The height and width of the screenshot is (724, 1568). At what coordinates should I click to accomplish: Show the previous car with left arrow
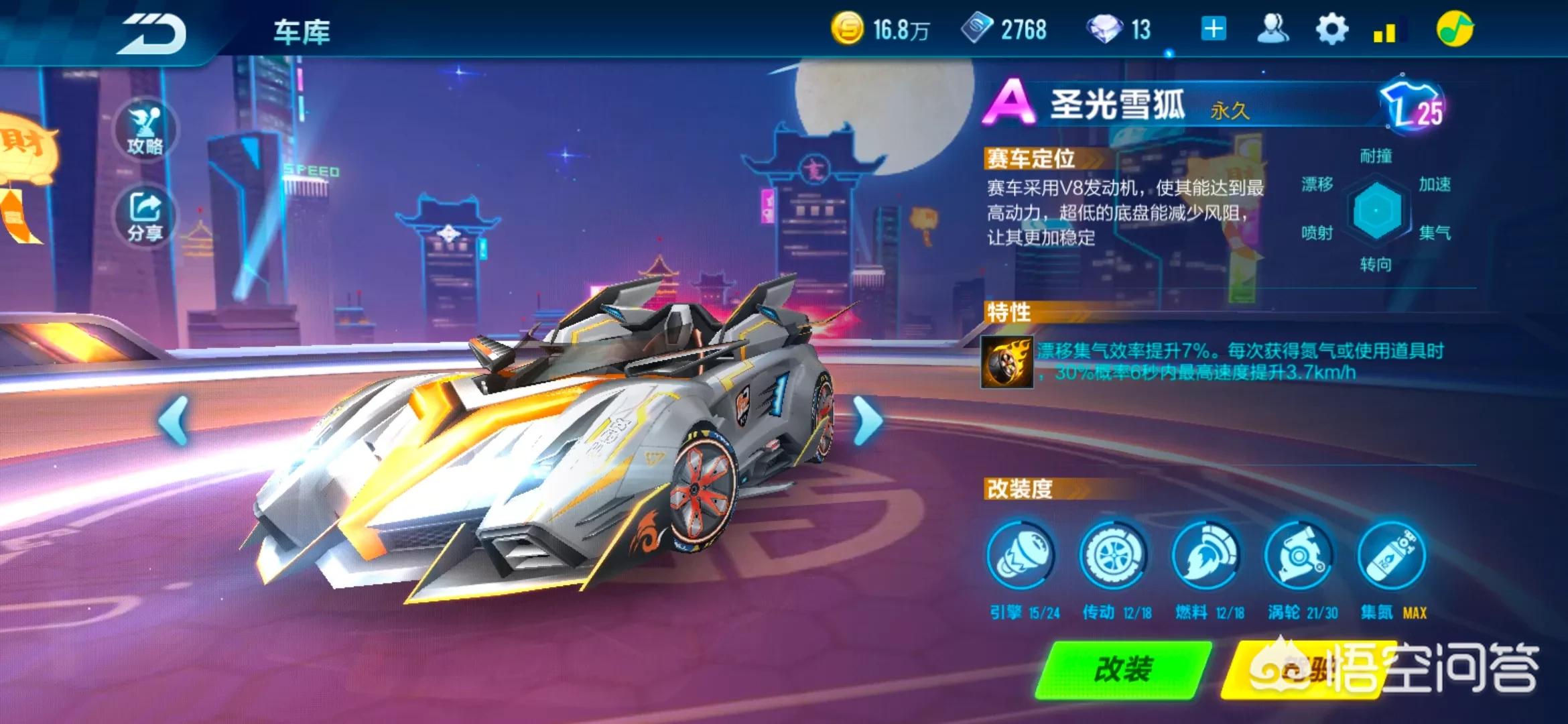(x=174, y=420)
